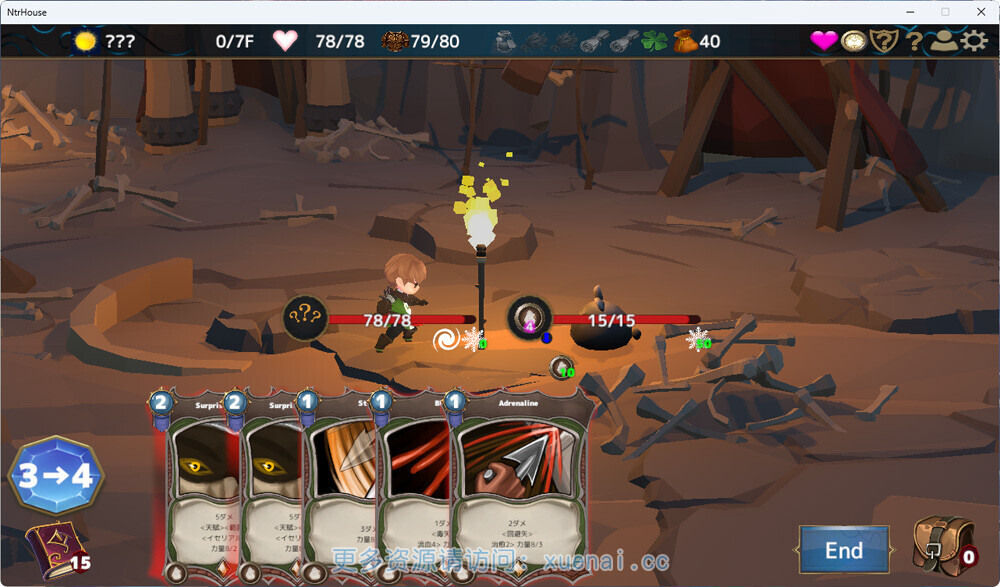Click the pink heart icon
The image size is (1000, 587).
823,41
